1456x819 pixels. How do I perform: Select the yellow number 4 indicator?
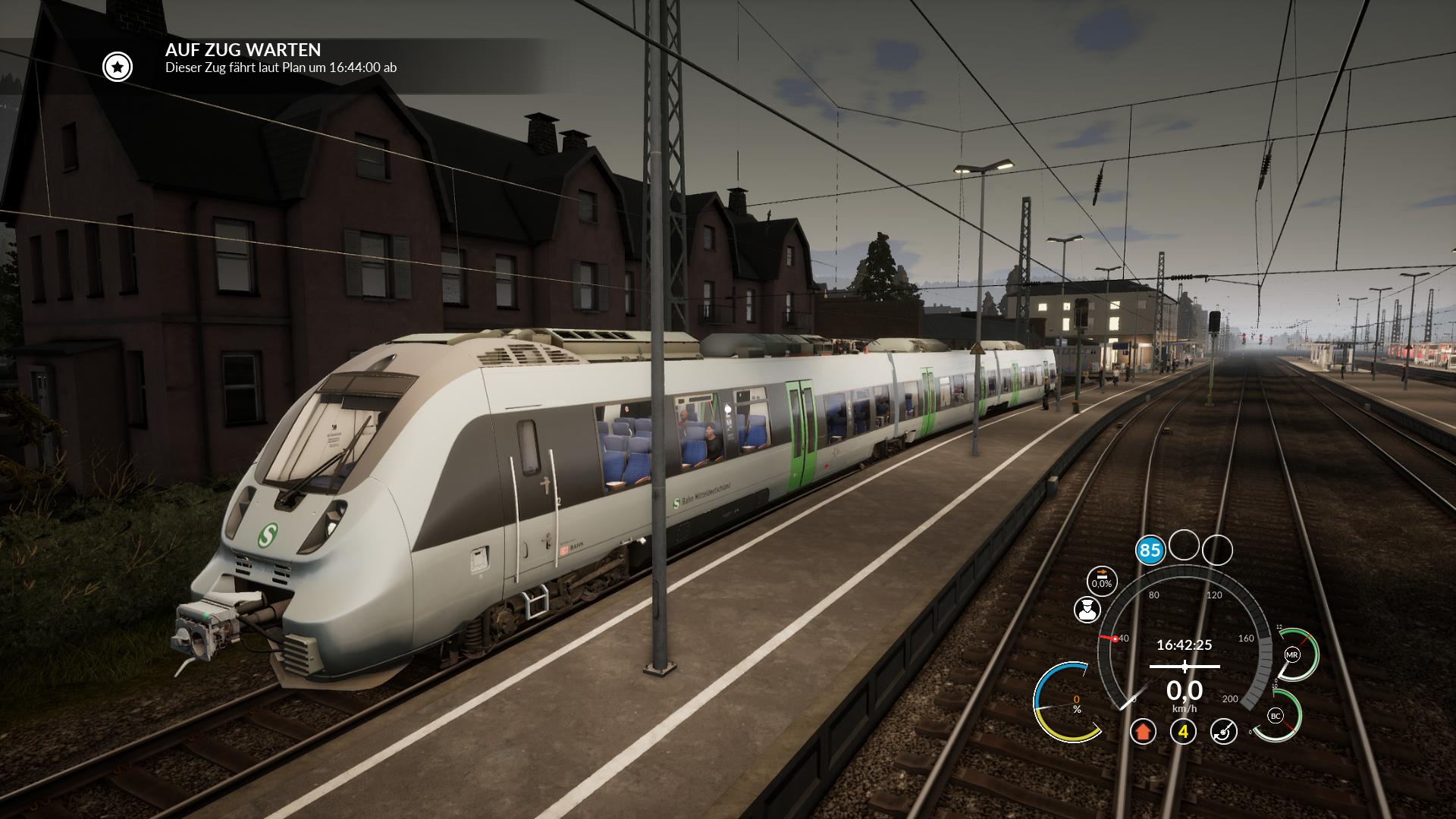(x=1183, y=732)
